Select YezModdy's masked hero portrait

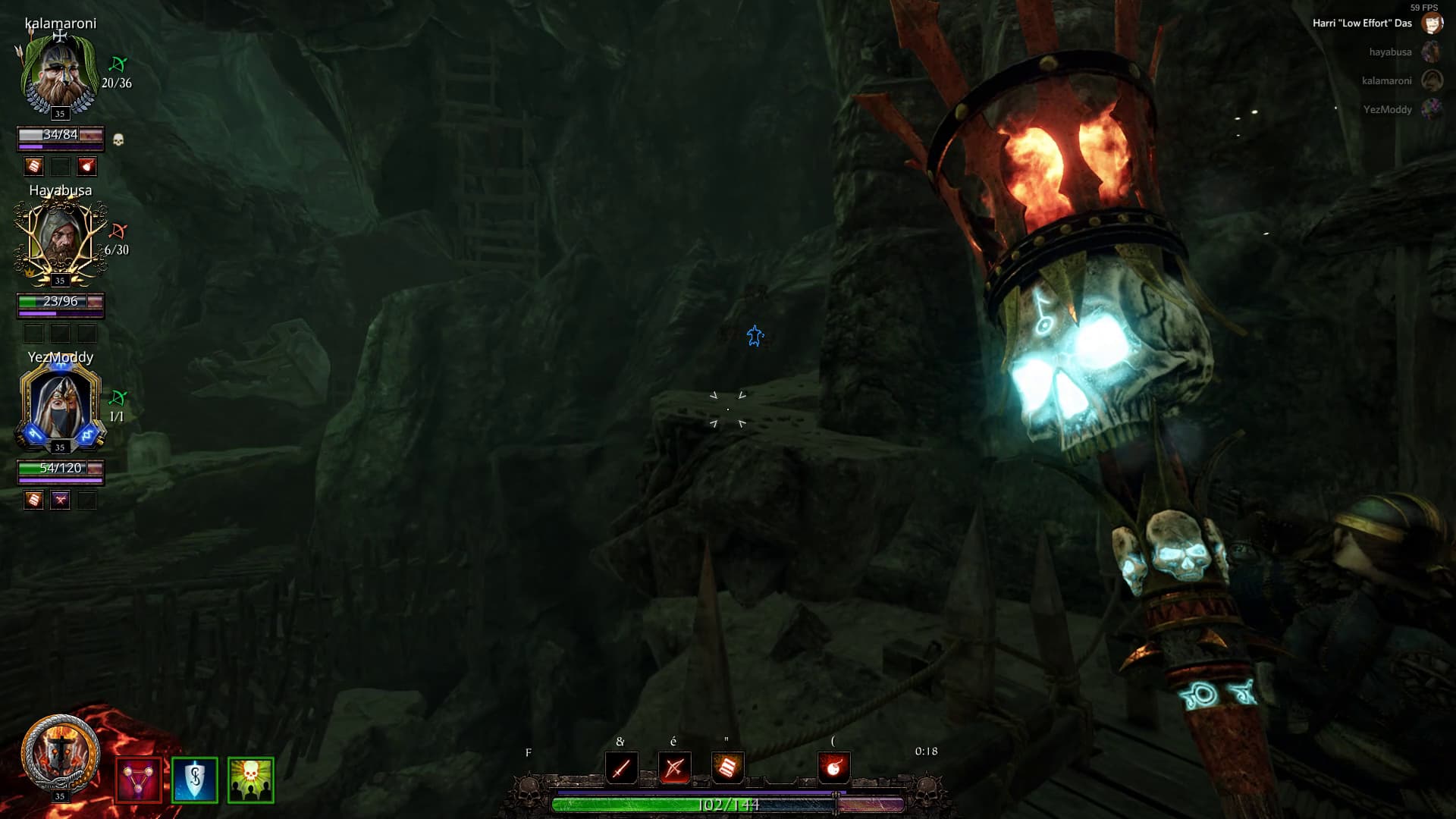coord(60,406)
